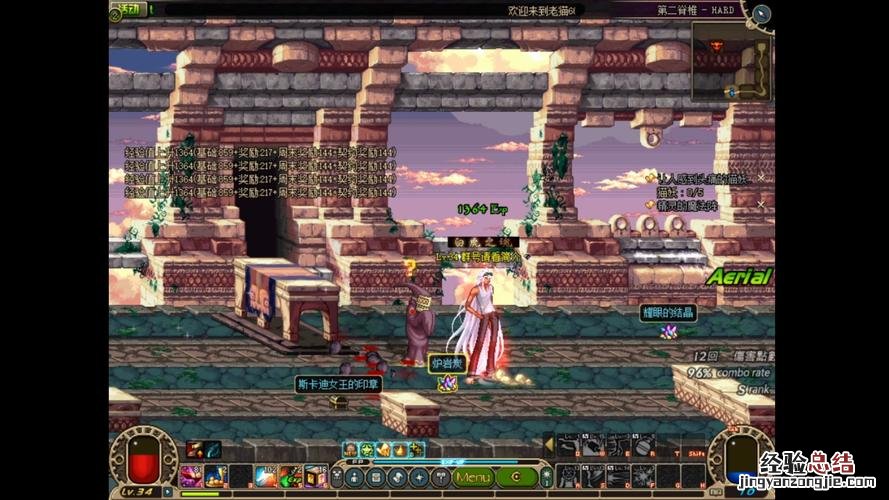This screenshot has width=889, height=500.
Task: Use the blue-orange item with count 102
Action: pos(266,476)
